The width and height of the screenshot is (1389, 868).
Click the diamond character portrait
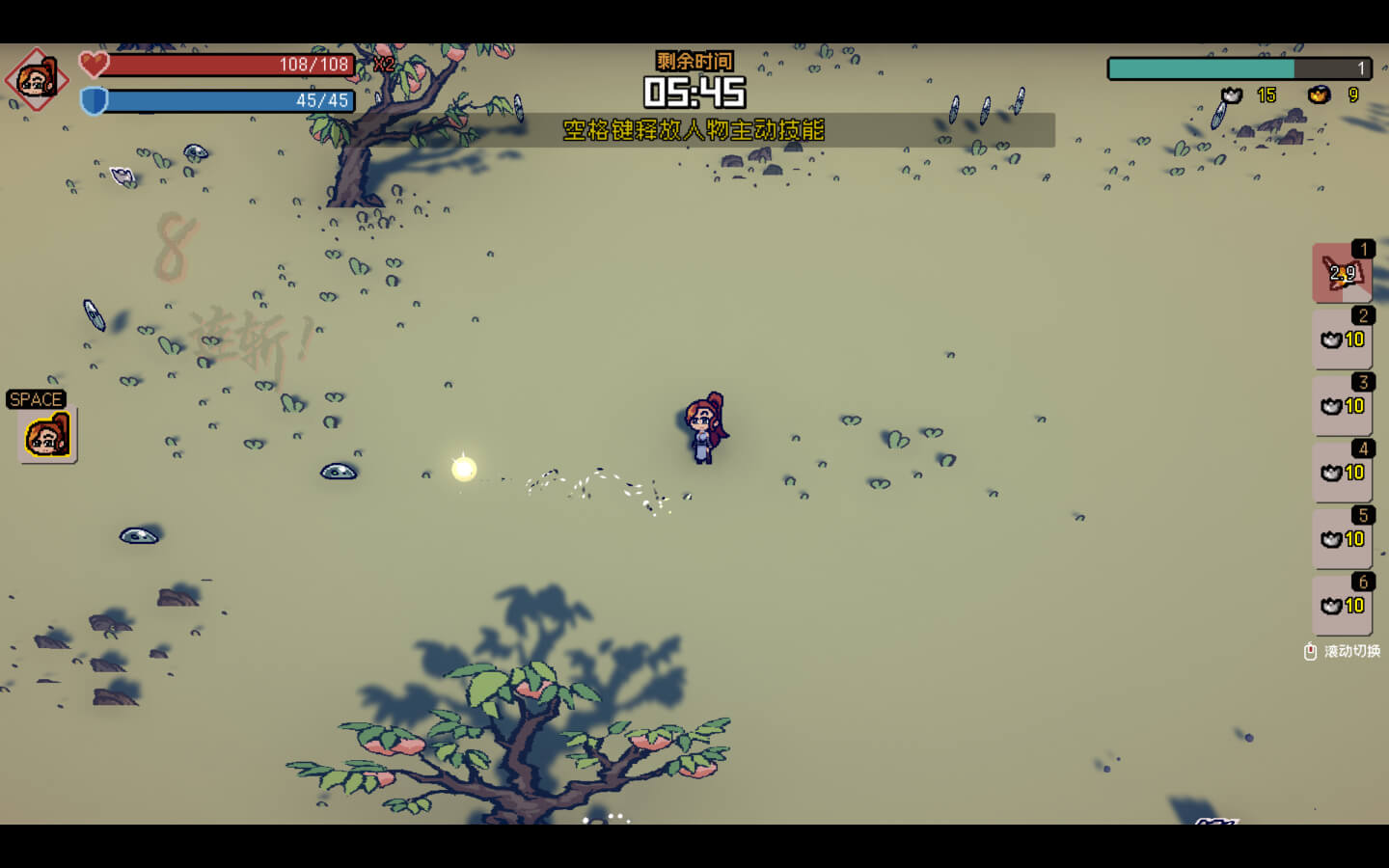(37, 80)
